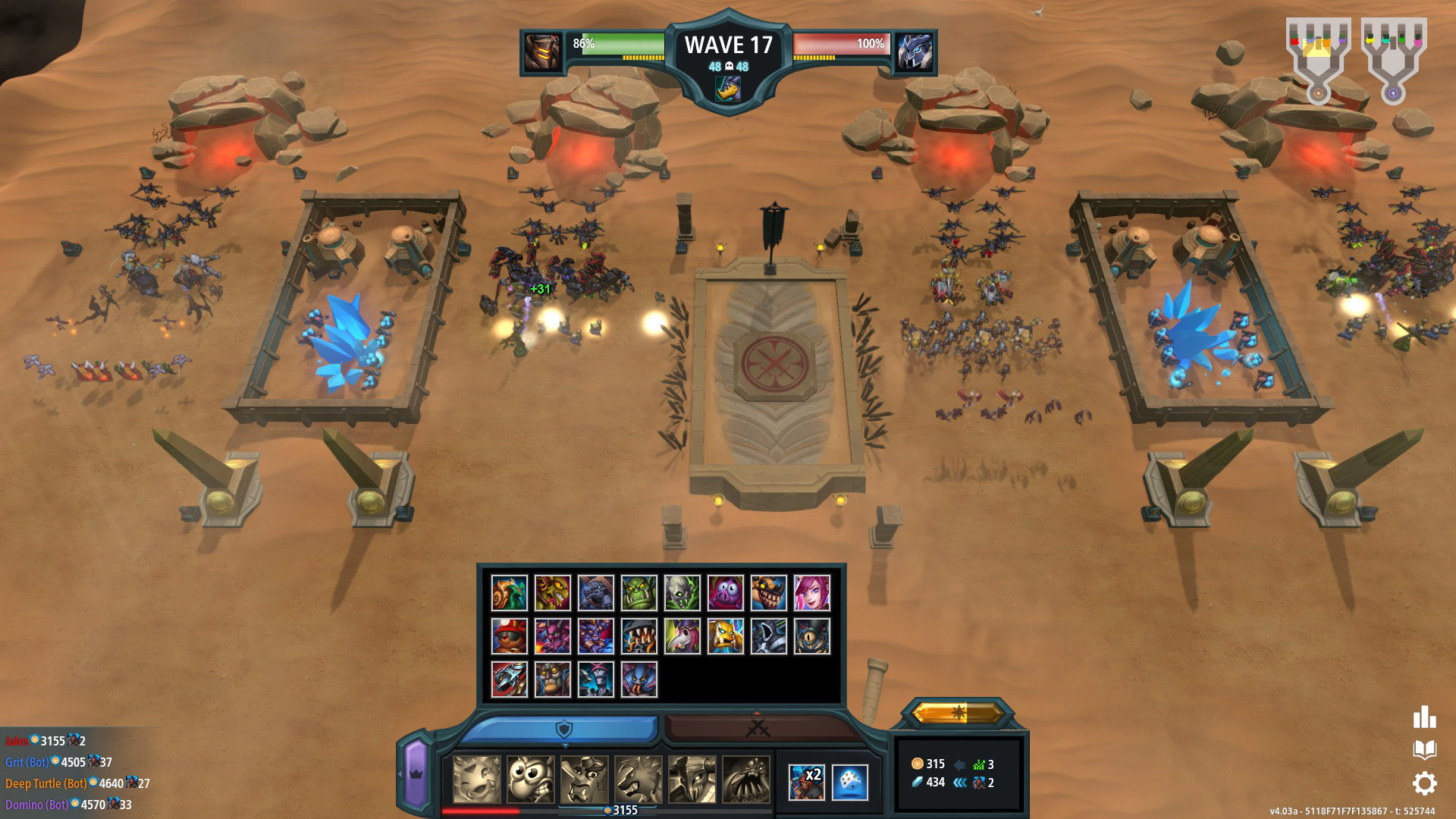This screenshot has height=819, width=1456.
Task: Toggle the purple crown rank banner
Action: click(415, 775)
